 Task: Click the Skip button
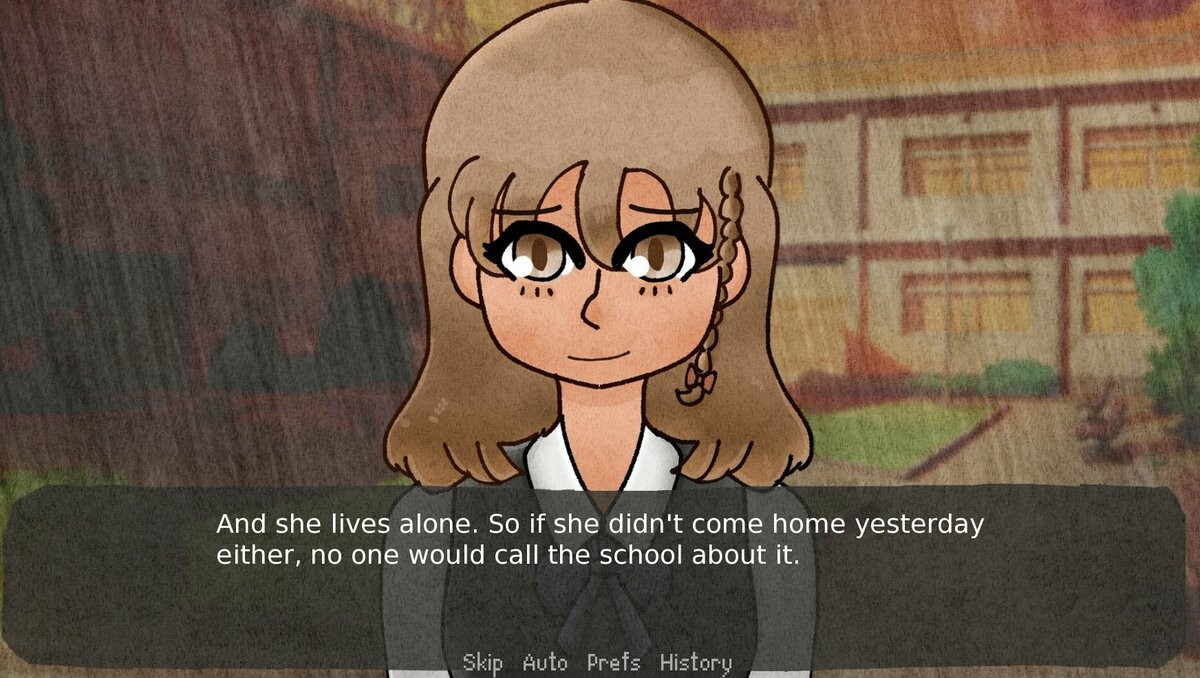click(482, 662)
